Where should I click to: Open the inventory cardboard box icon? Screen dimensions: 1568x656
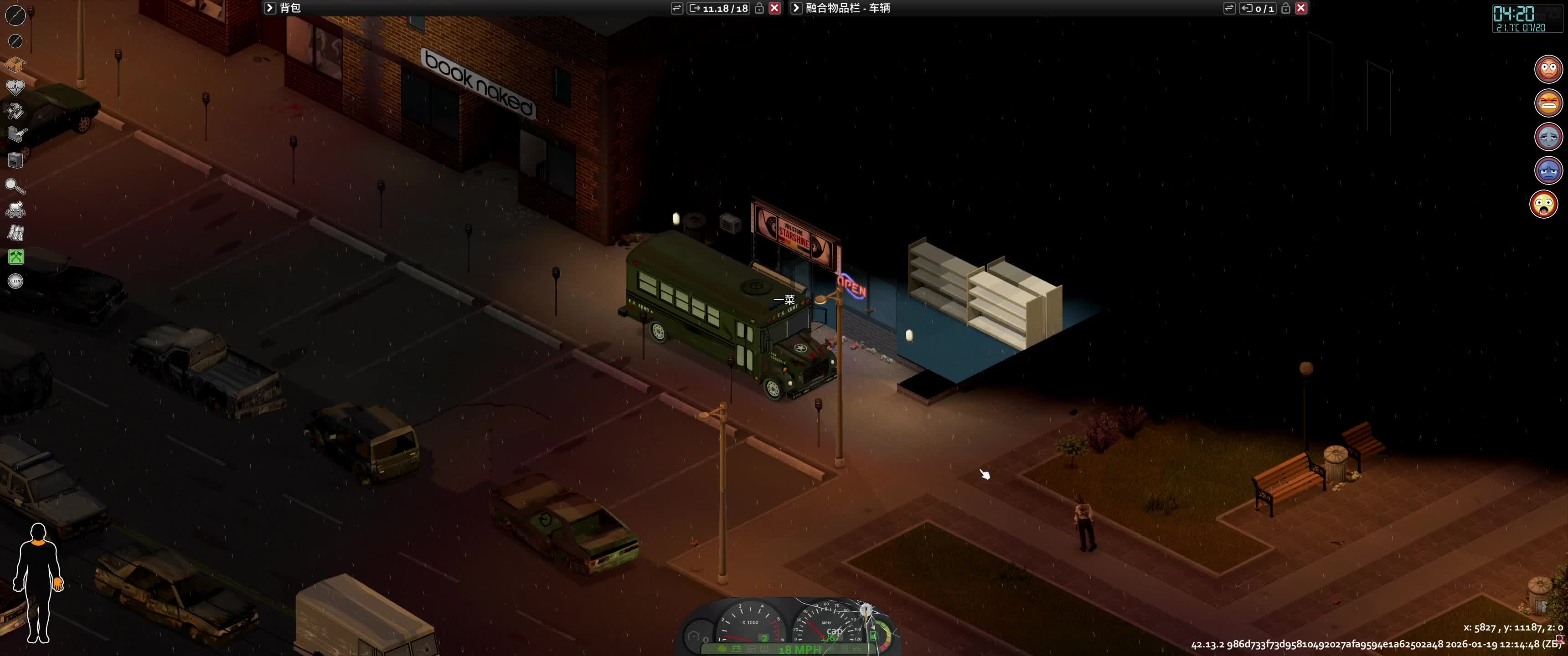15,65
